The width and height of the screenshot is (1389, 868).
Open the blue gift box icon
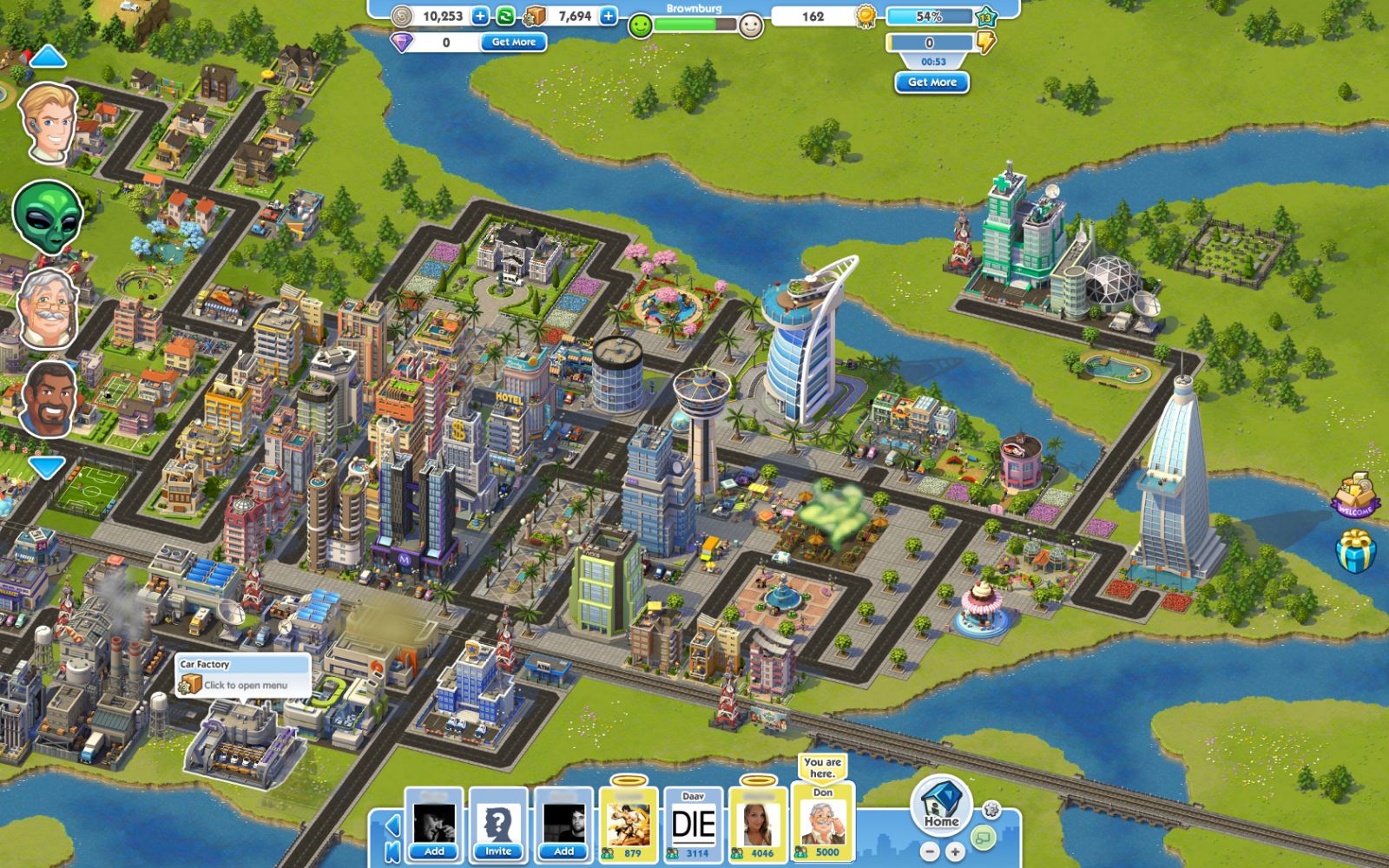[x=1356, y=552]
